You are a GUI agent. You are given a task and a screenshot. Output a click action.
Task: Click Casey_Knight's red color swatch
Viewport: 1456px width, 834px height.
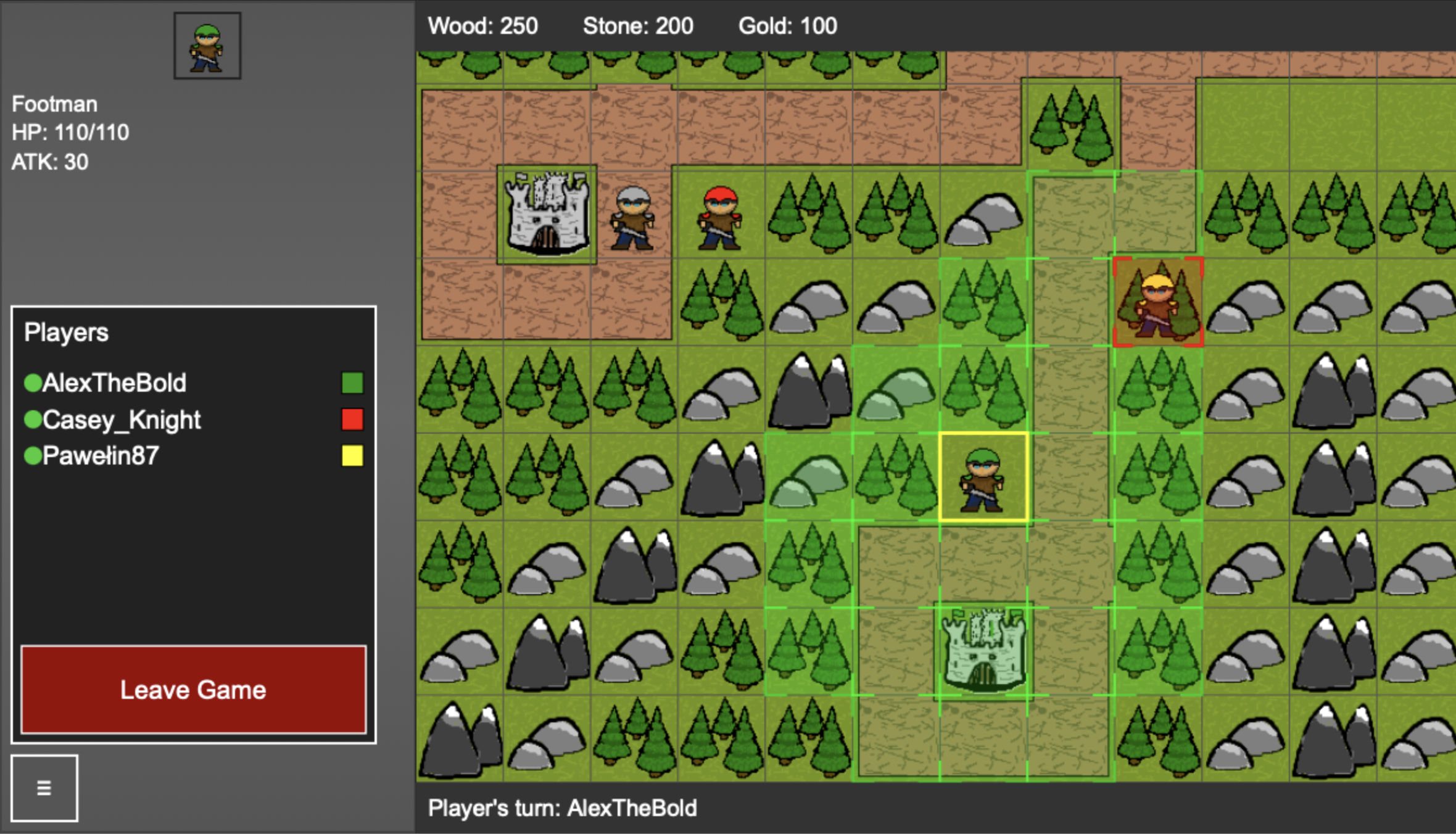[354, 419]
